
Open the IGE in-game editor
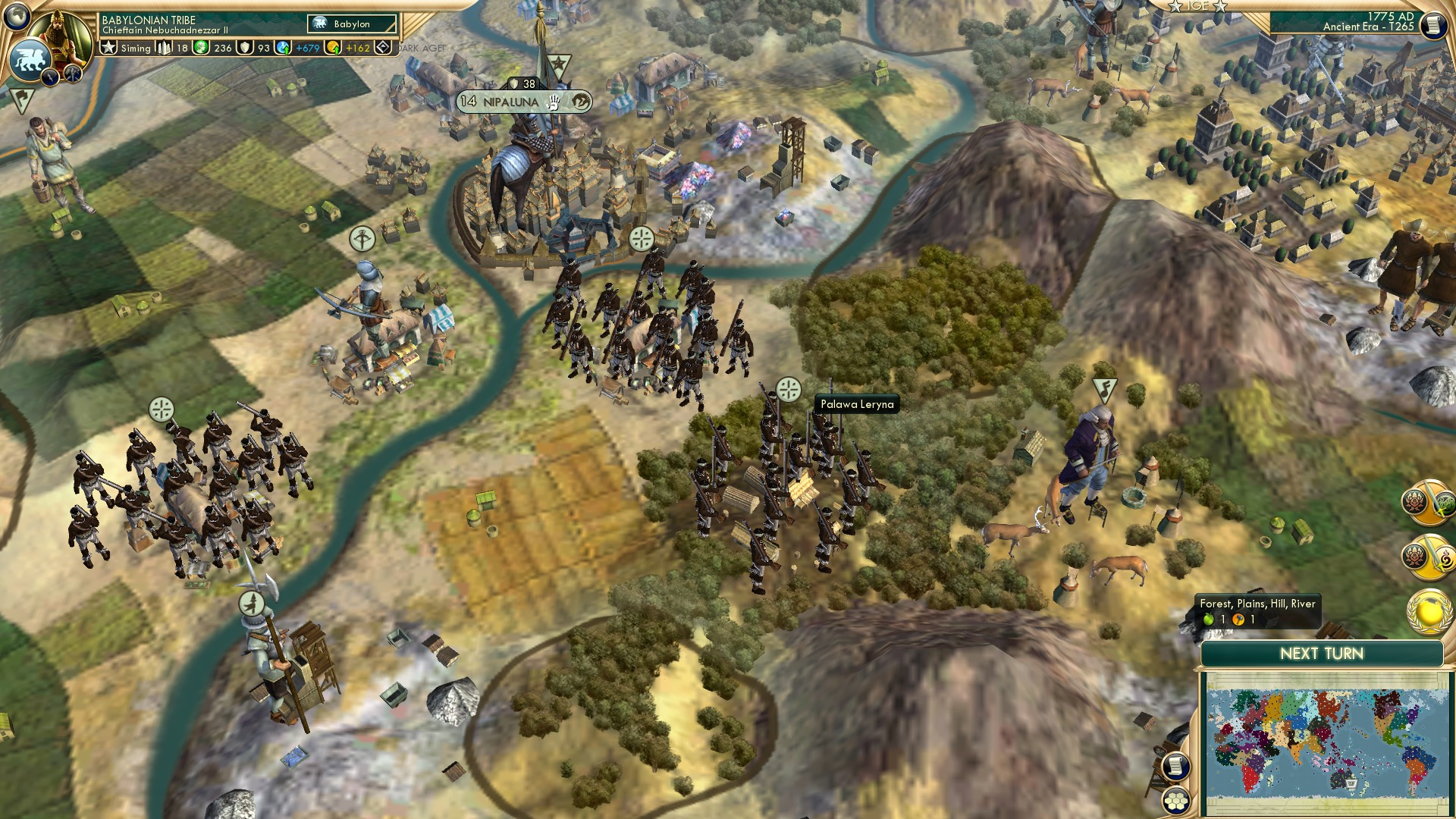point(1197,6)
